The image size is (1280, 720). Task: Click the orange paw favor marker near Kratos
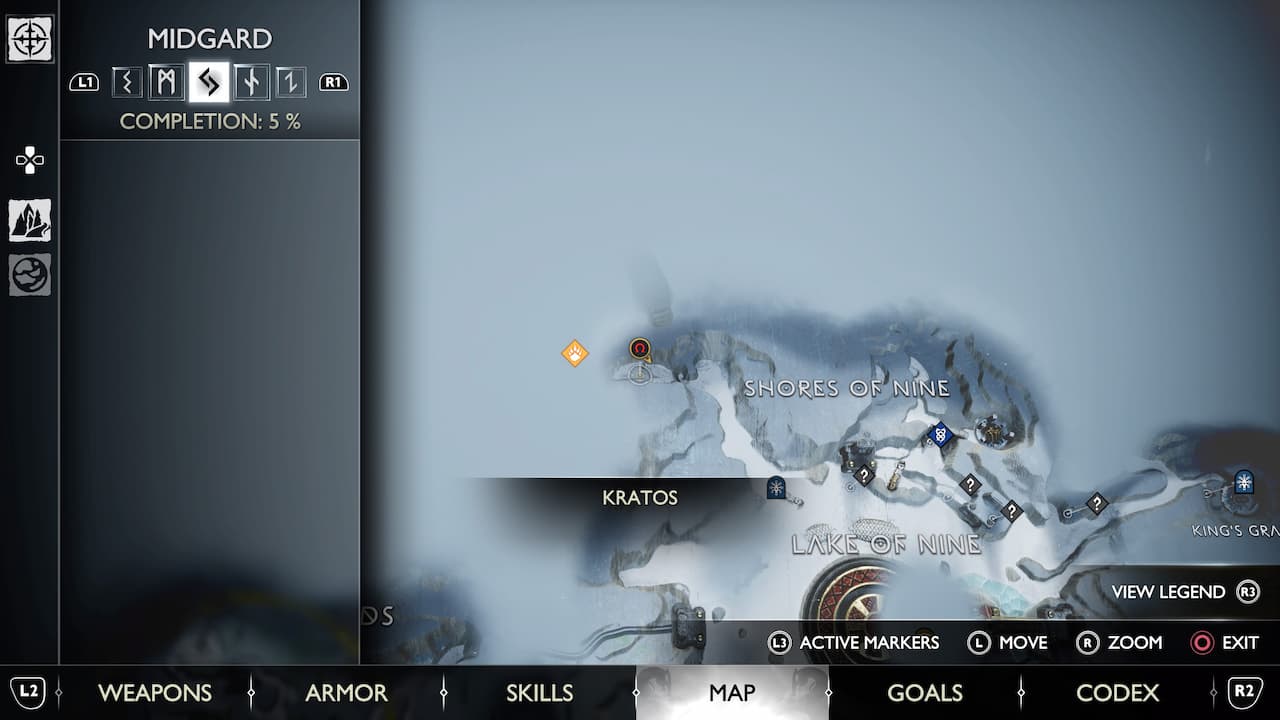574,352
